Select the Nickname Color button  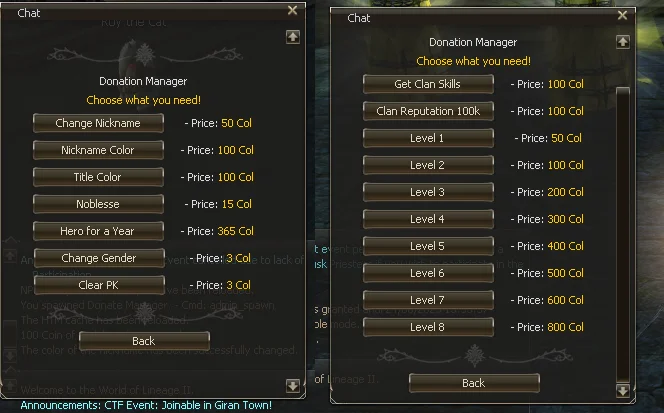98,150
